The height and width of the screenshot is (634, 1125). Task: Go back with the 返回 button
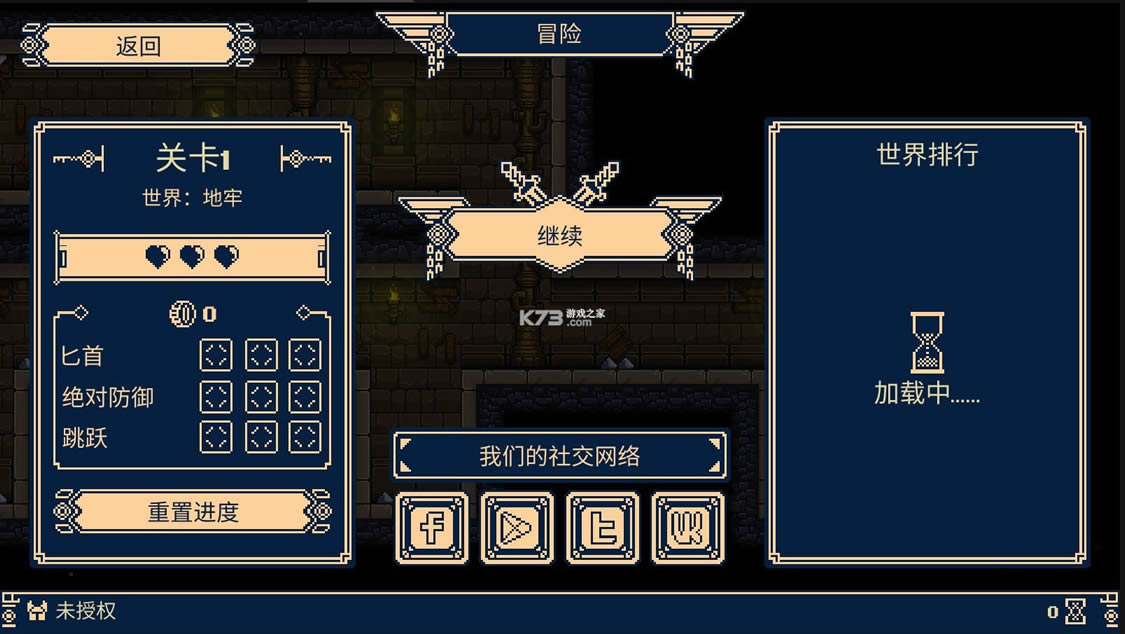click(138, 46)
